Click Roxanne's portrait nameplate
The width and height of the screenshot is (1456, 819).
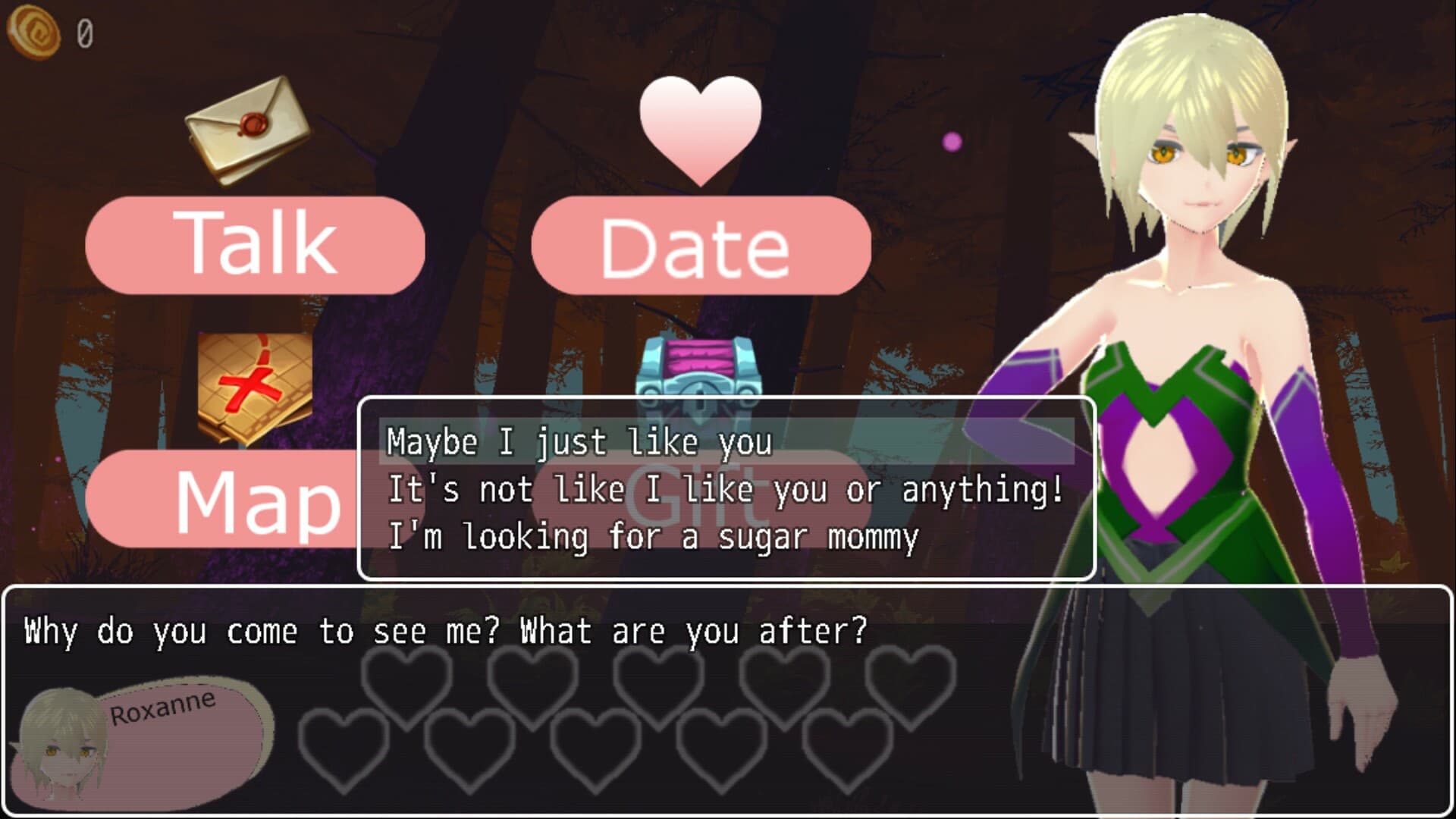tap(144, 739)
